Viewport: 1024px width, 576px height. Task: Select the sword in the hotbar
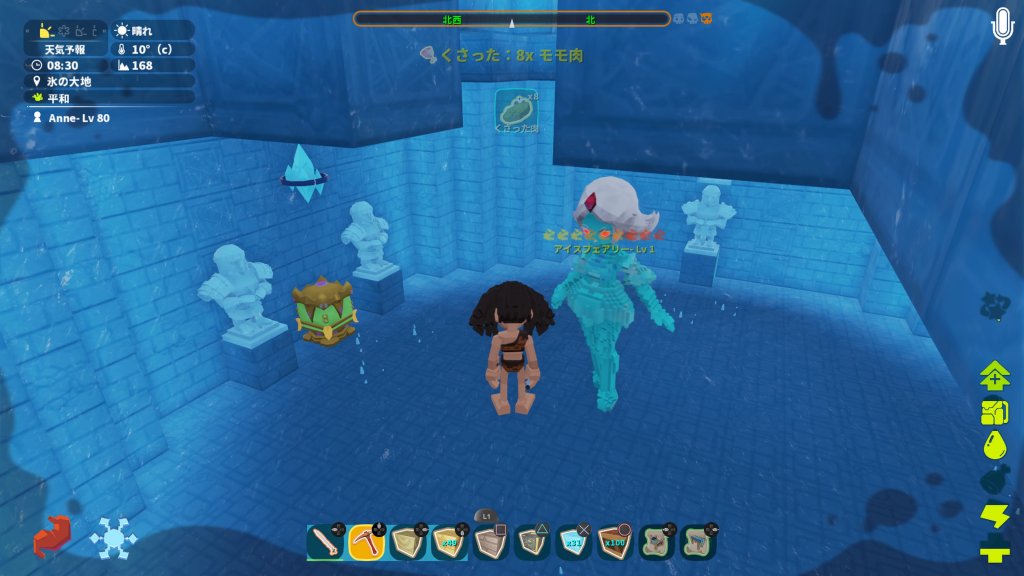click(325, 542)
